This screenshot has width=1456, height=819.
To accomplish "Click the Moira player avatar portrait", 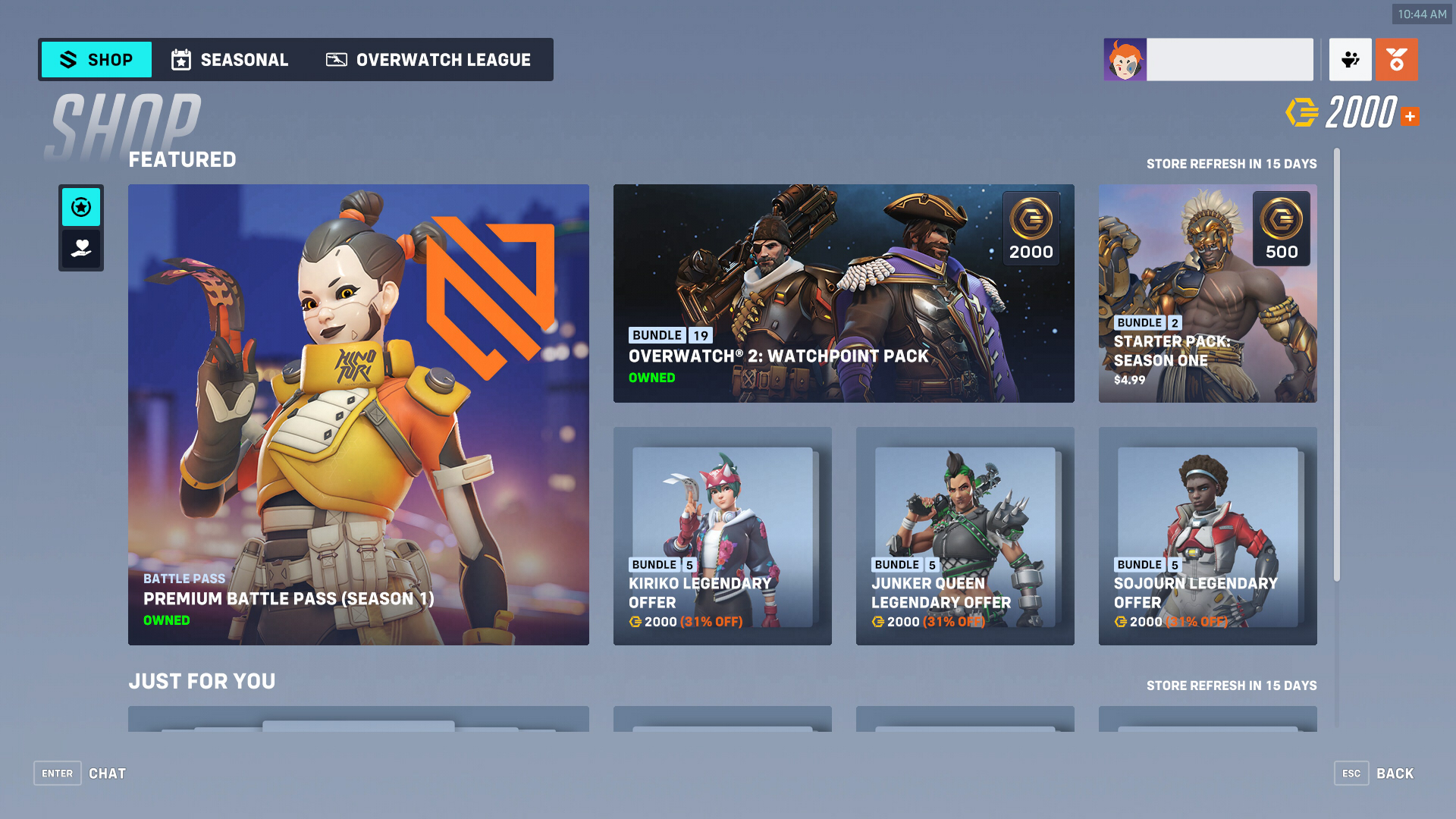I will click(1125, 59).
